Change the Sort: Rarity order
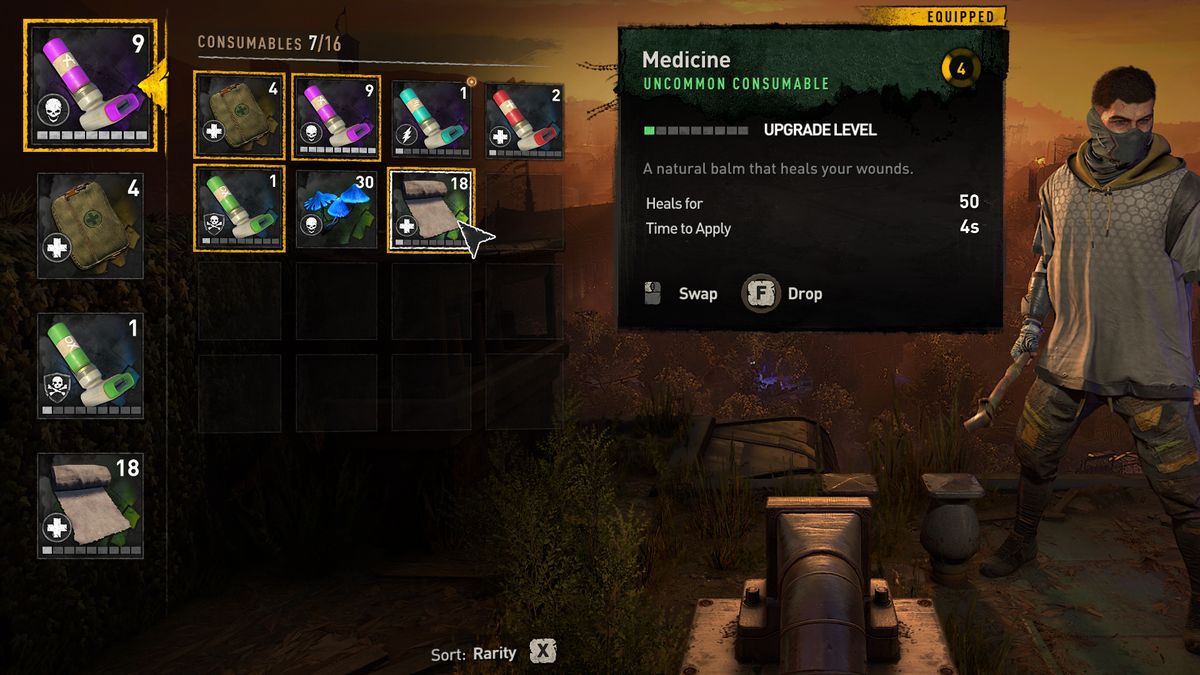 (542, 652)
